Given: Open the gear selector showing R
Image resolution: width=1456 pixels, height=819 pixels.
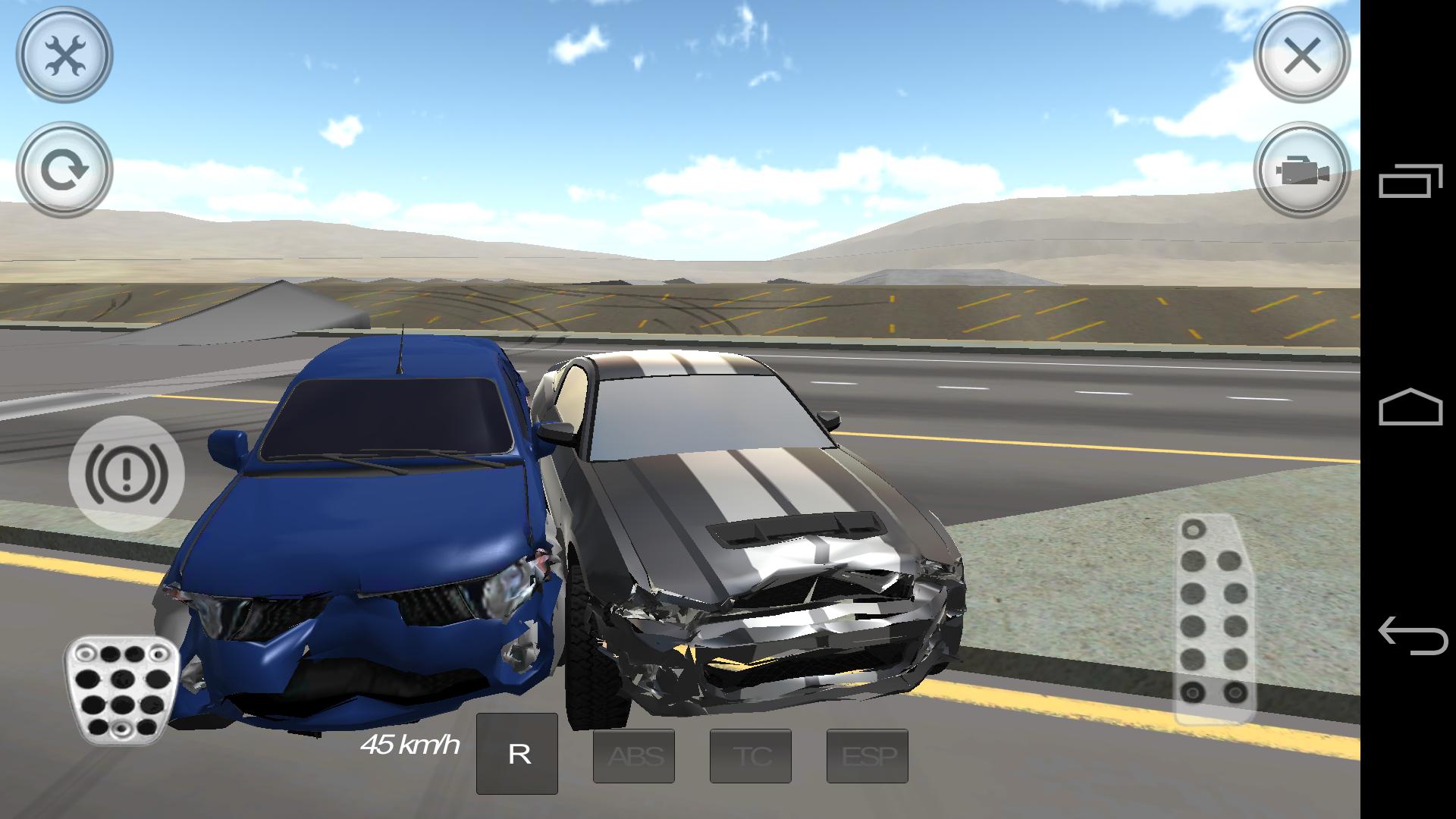Looking at the screenshot, I should [518, 753].
